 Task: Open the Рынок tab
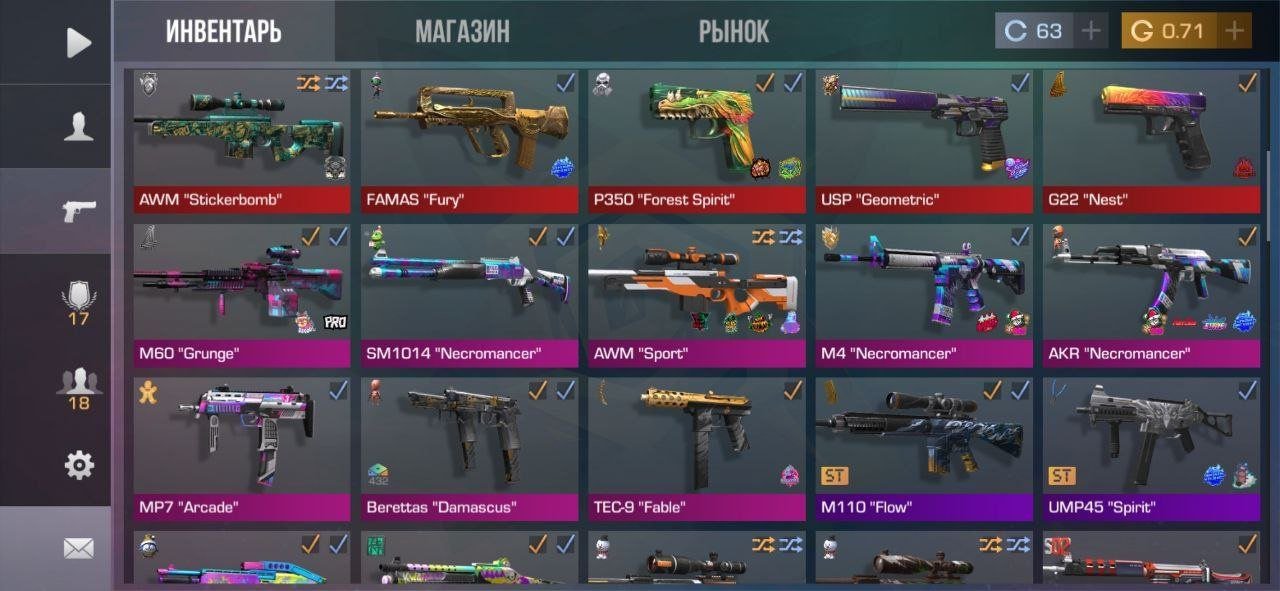pos(733,31)
